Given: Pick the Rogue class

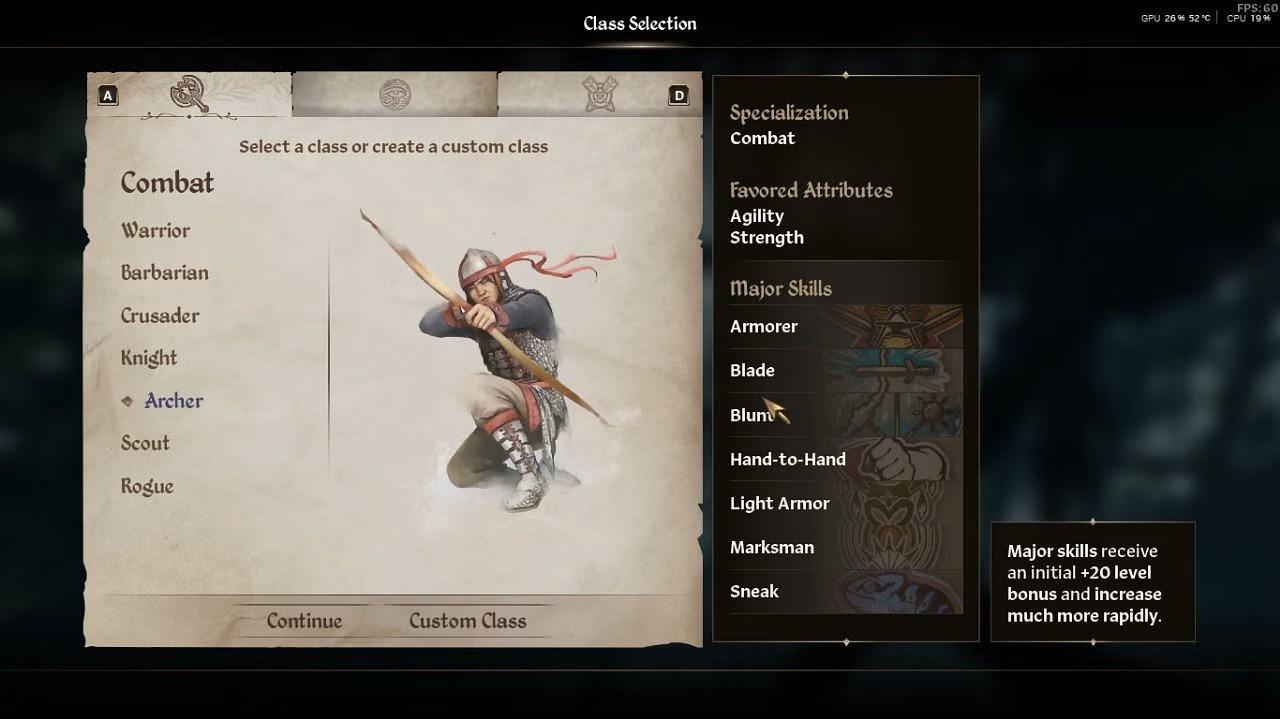Looking at the screenshot, I should coord(147,486).
